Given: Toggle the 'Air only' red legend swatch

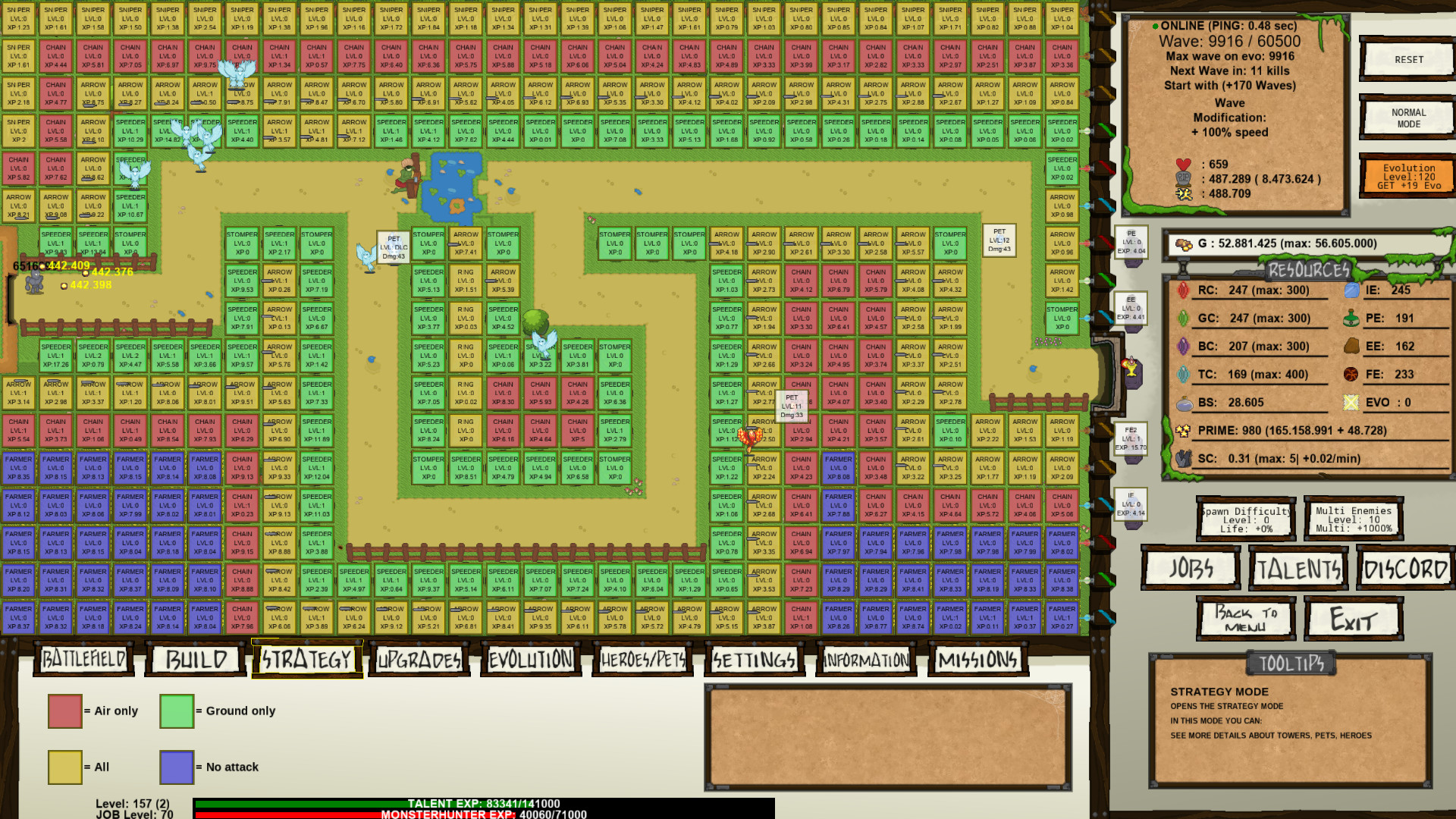Looking at the screenshot, I should 64,711.
